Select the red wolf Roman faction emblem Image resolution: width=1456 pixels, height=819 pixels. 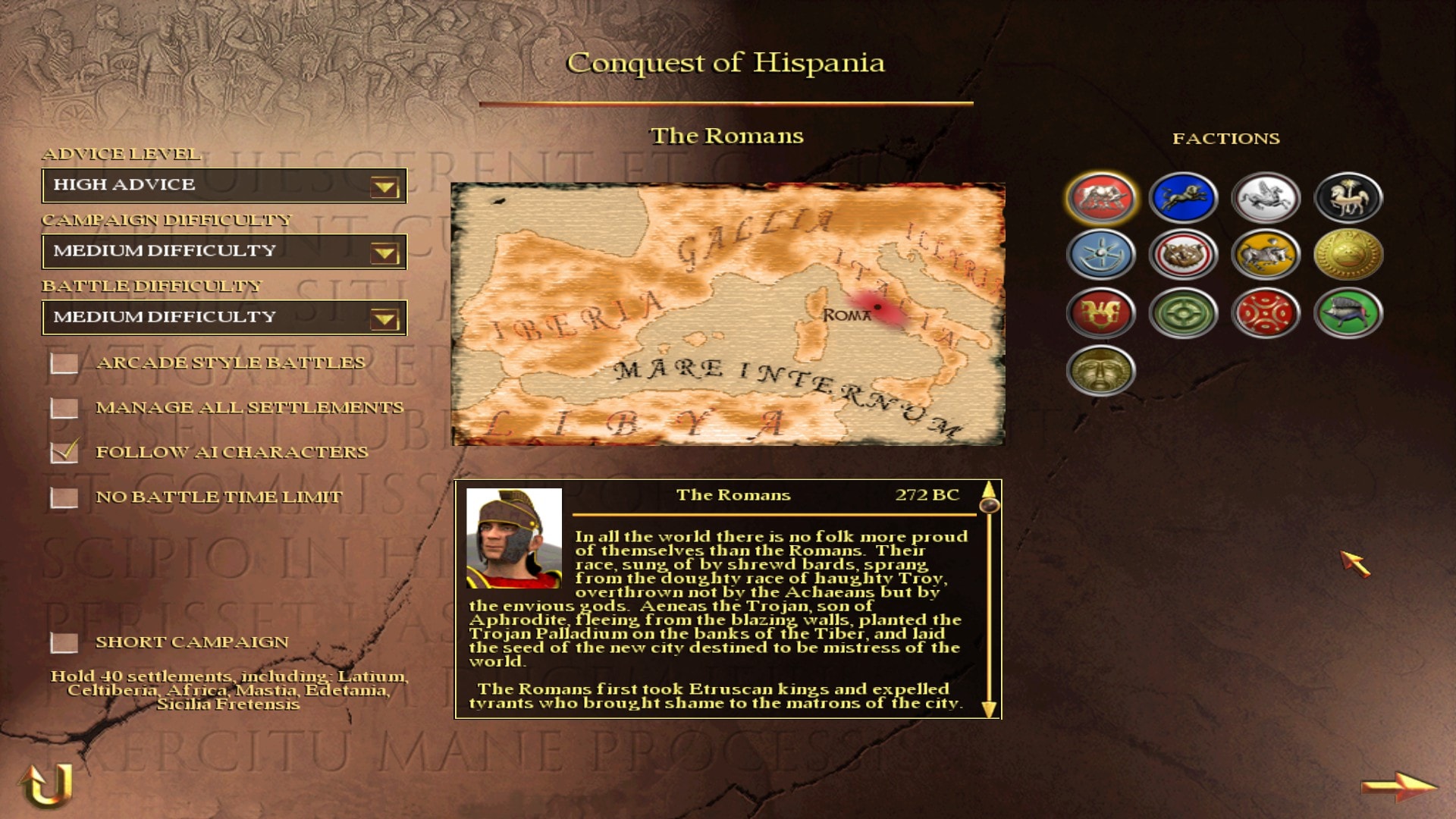1101,198
